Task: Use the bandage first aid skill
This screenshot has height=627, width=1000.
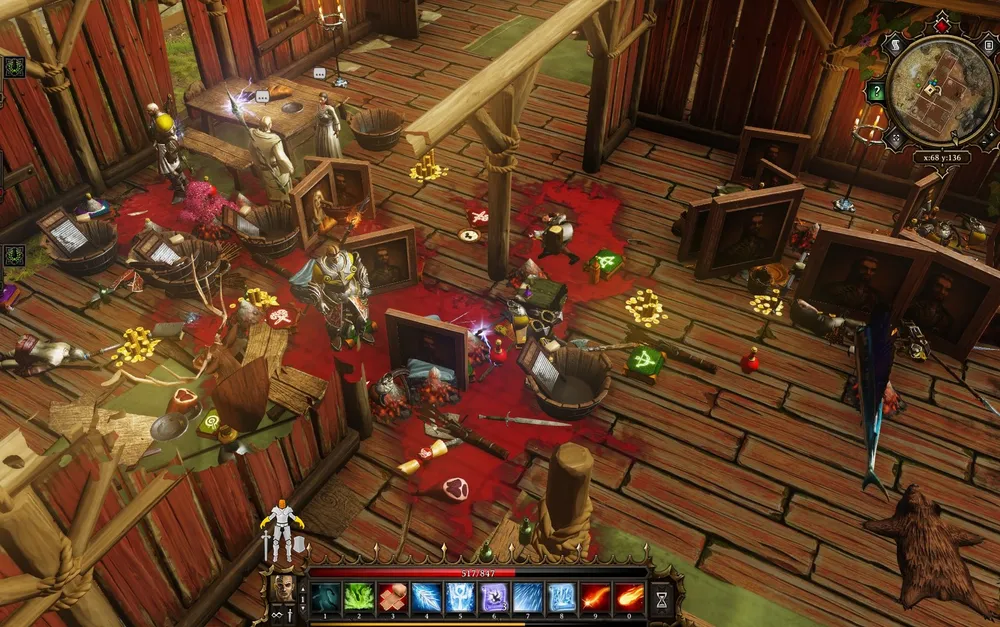Action: pos(393,597)
